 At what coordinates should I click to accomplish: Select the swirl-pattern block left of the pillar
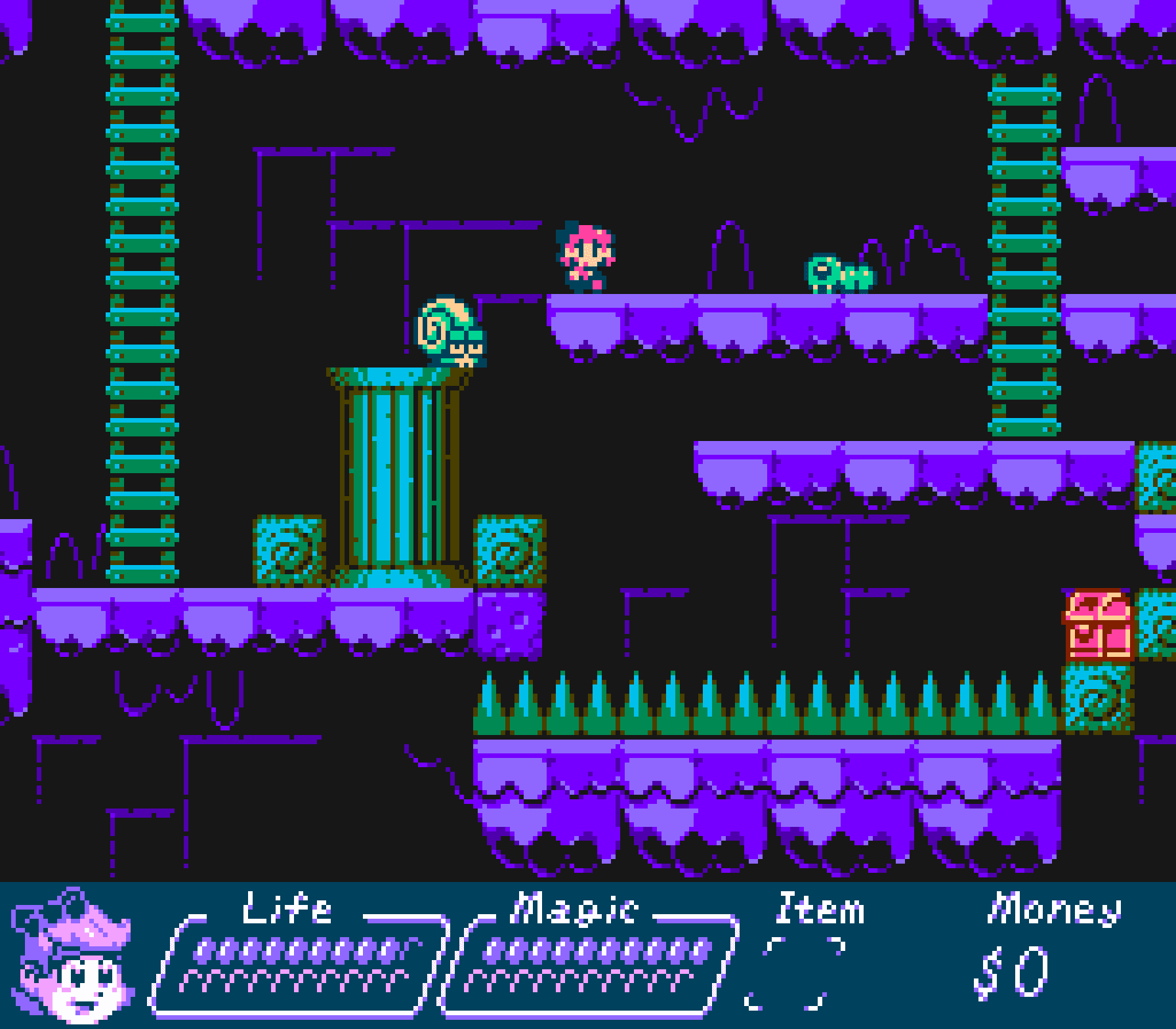coord(289,551)
